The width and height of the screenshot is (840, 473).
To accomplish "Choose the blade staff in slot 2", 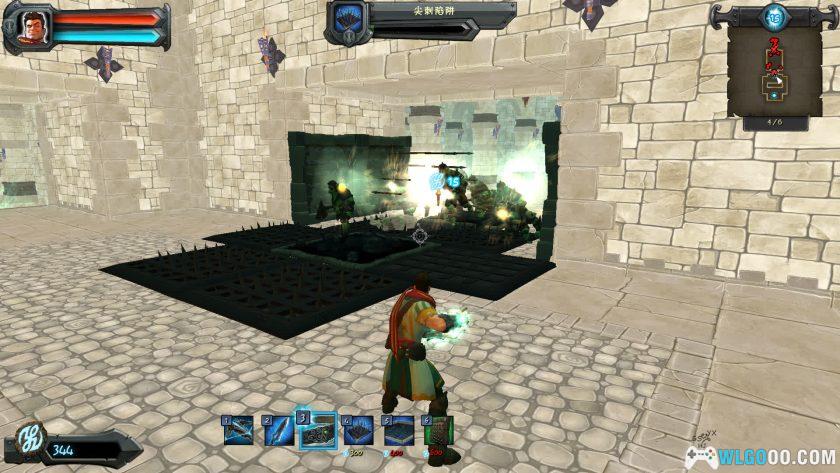I will tap(277, 431).
